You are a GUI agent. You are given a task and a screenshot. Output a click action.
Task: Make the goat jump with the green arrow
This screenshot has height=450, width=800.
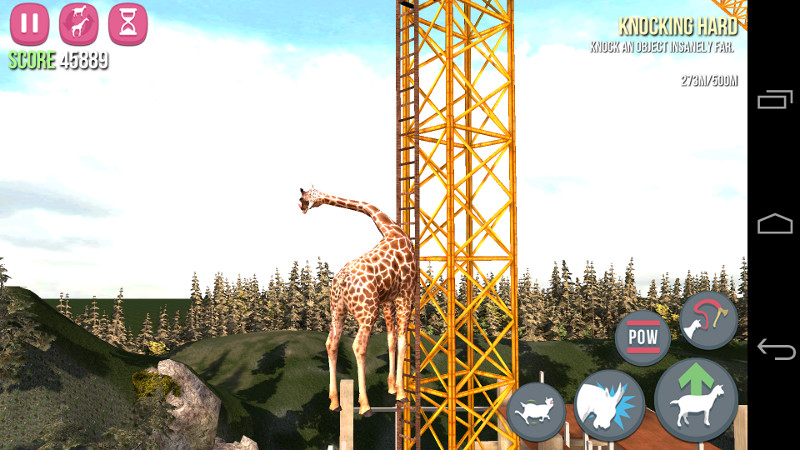pos(695,400)
